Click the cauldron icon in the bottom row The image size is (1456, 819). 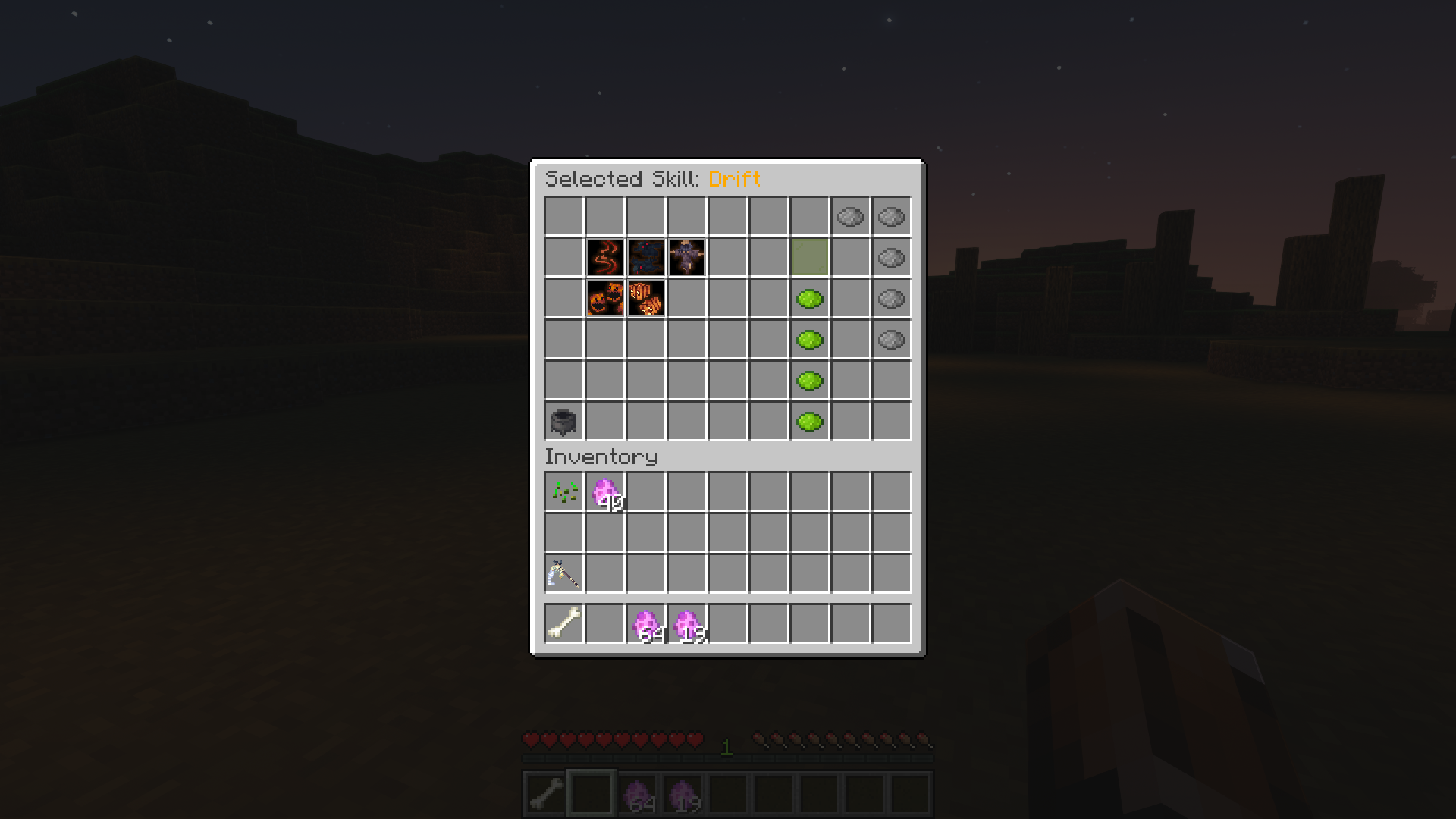(x=563, y=422)
